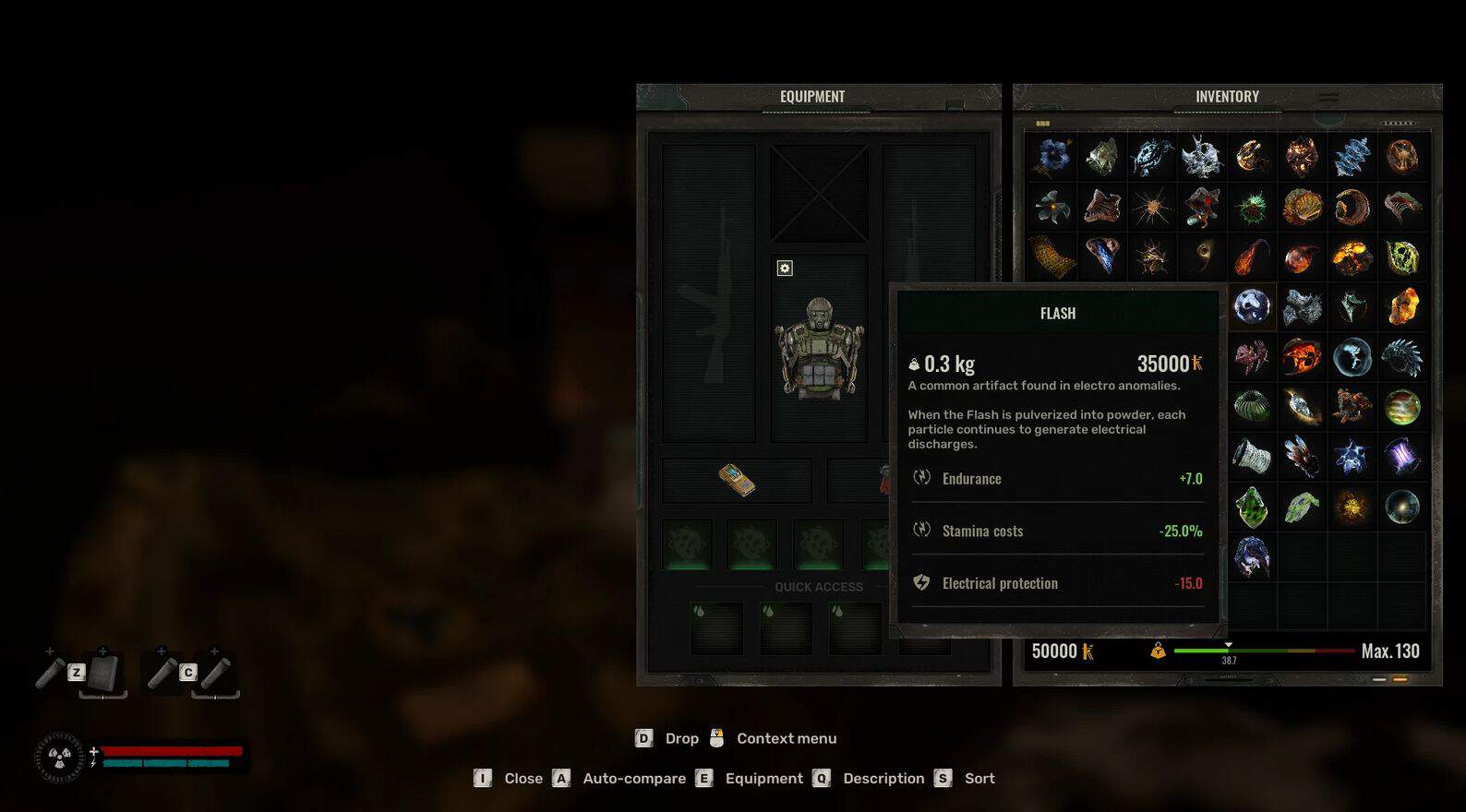Screen dimensions: 1466x812
Task: Open the Inventory panel header
Action: click(x=1226, y=97)
